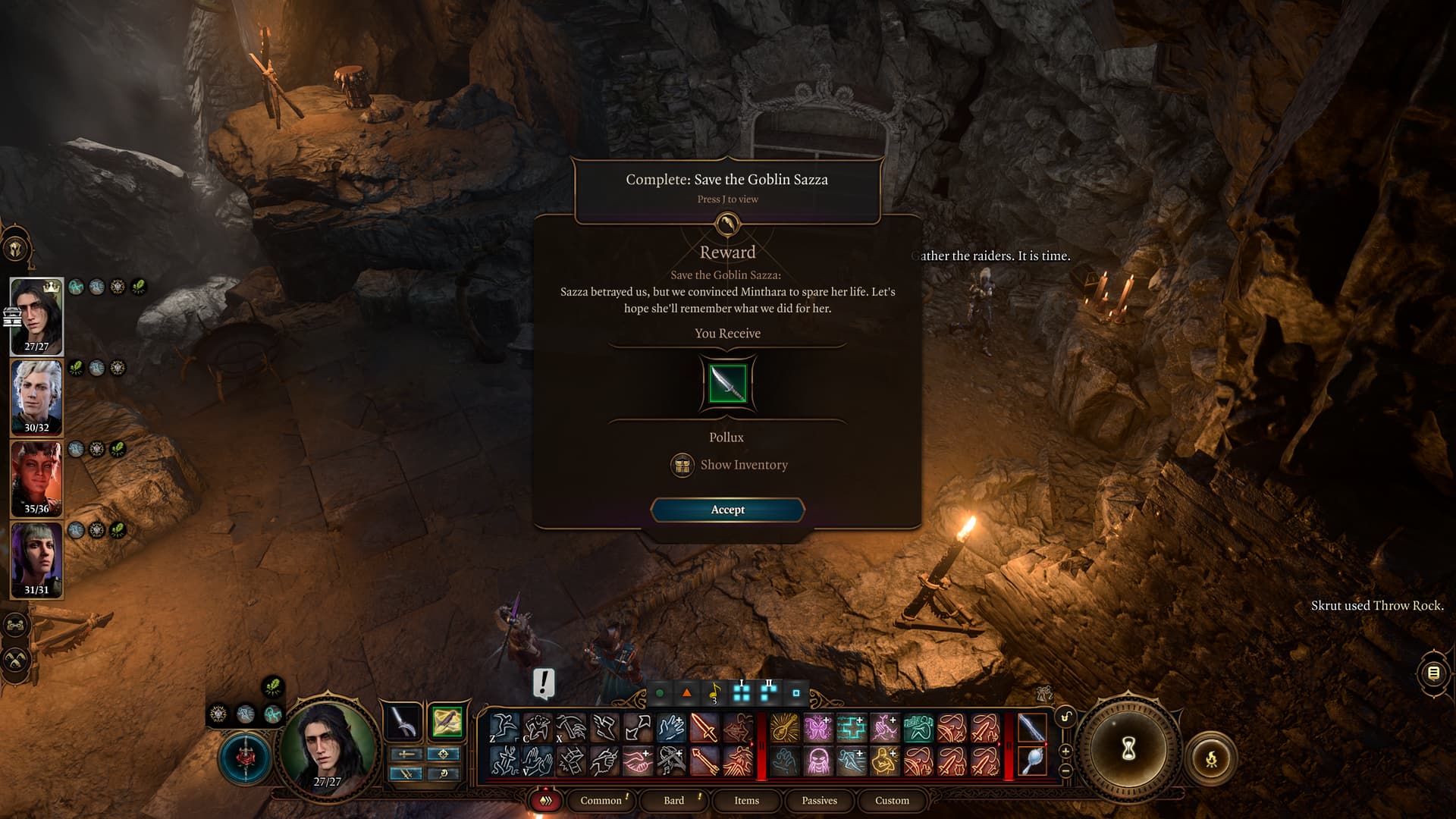This screenshot has height=819, width=1456.
Task: Click the hotbar plus button
Action: 1065,752
